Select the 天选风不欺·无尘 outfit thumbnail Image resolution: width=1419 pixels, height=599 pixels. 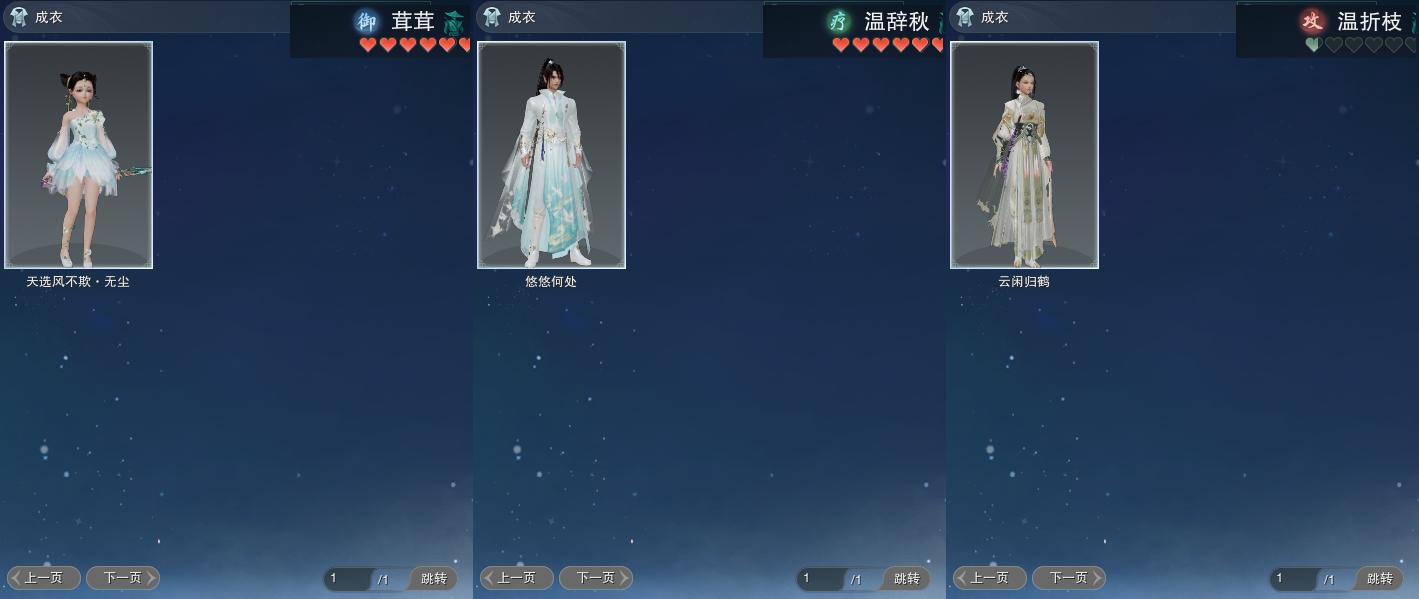pyautogui.click(x=79, y=155)
